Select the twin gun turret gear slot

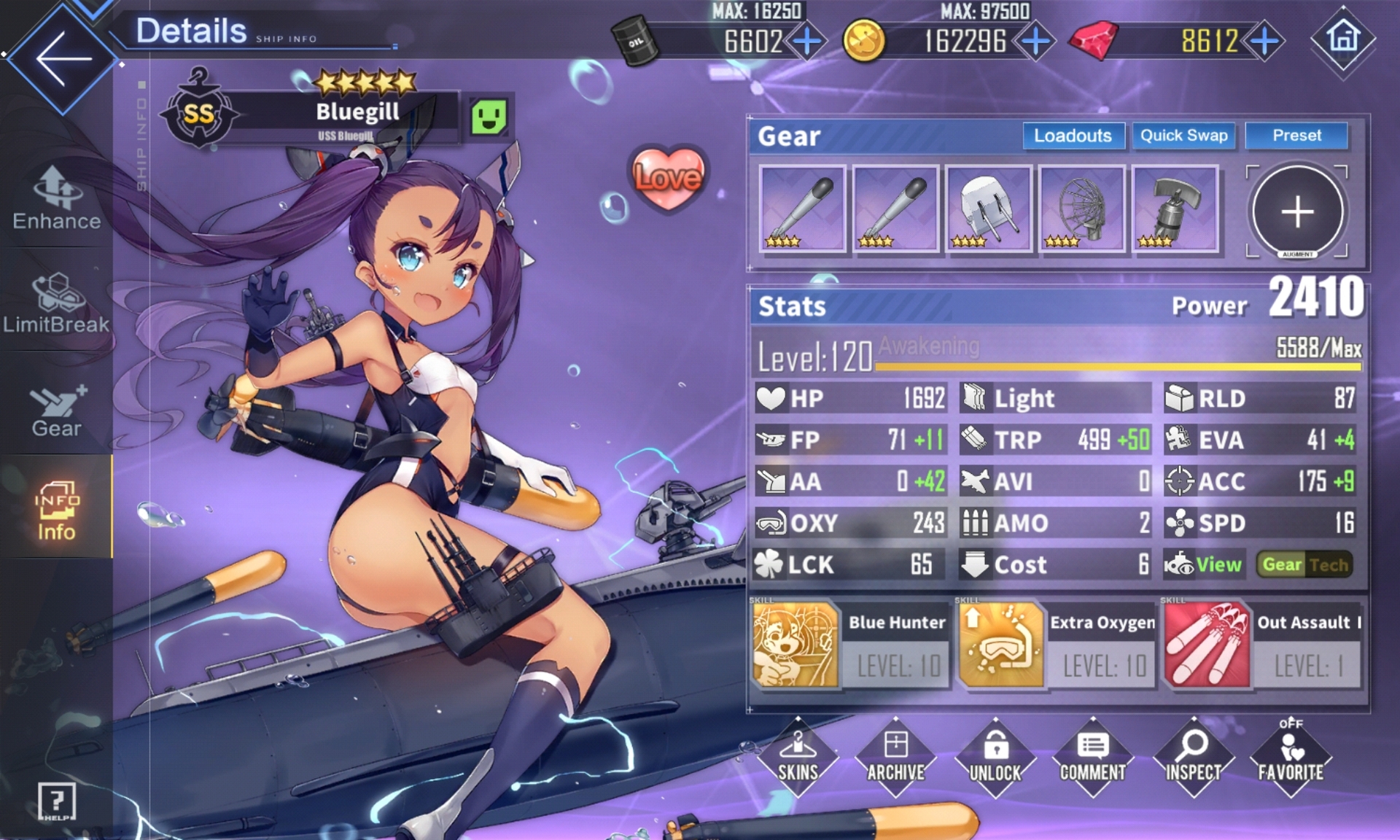pyautogui.click(x=988, y=209)
